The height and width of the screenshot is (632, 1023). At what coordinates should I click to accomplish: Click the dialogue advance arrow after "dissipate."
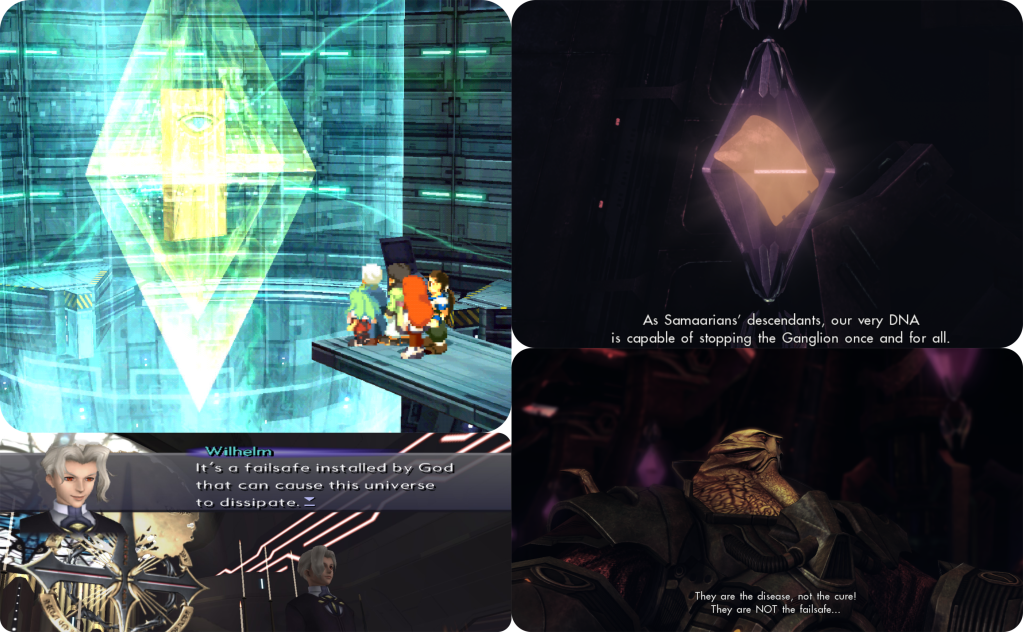click(309, 502)
